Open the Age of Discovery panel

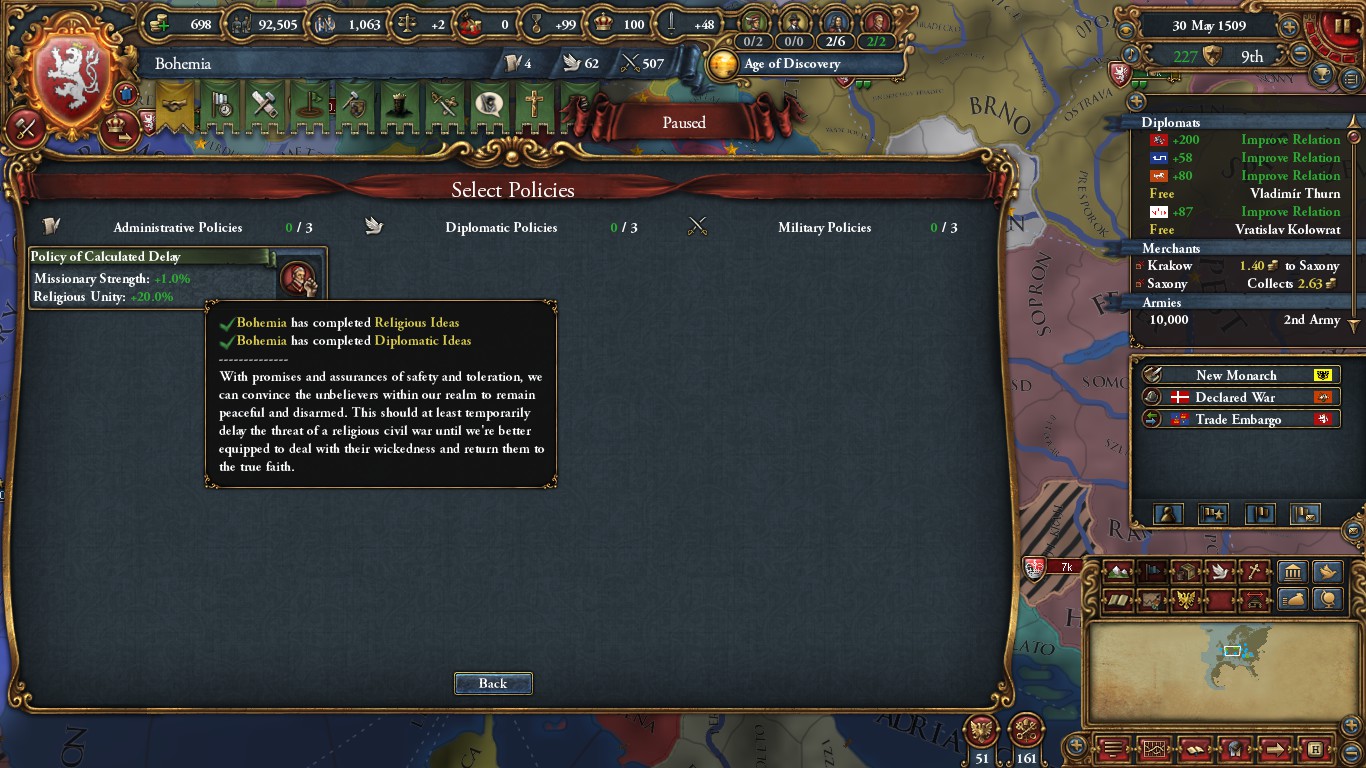(792, 64)
